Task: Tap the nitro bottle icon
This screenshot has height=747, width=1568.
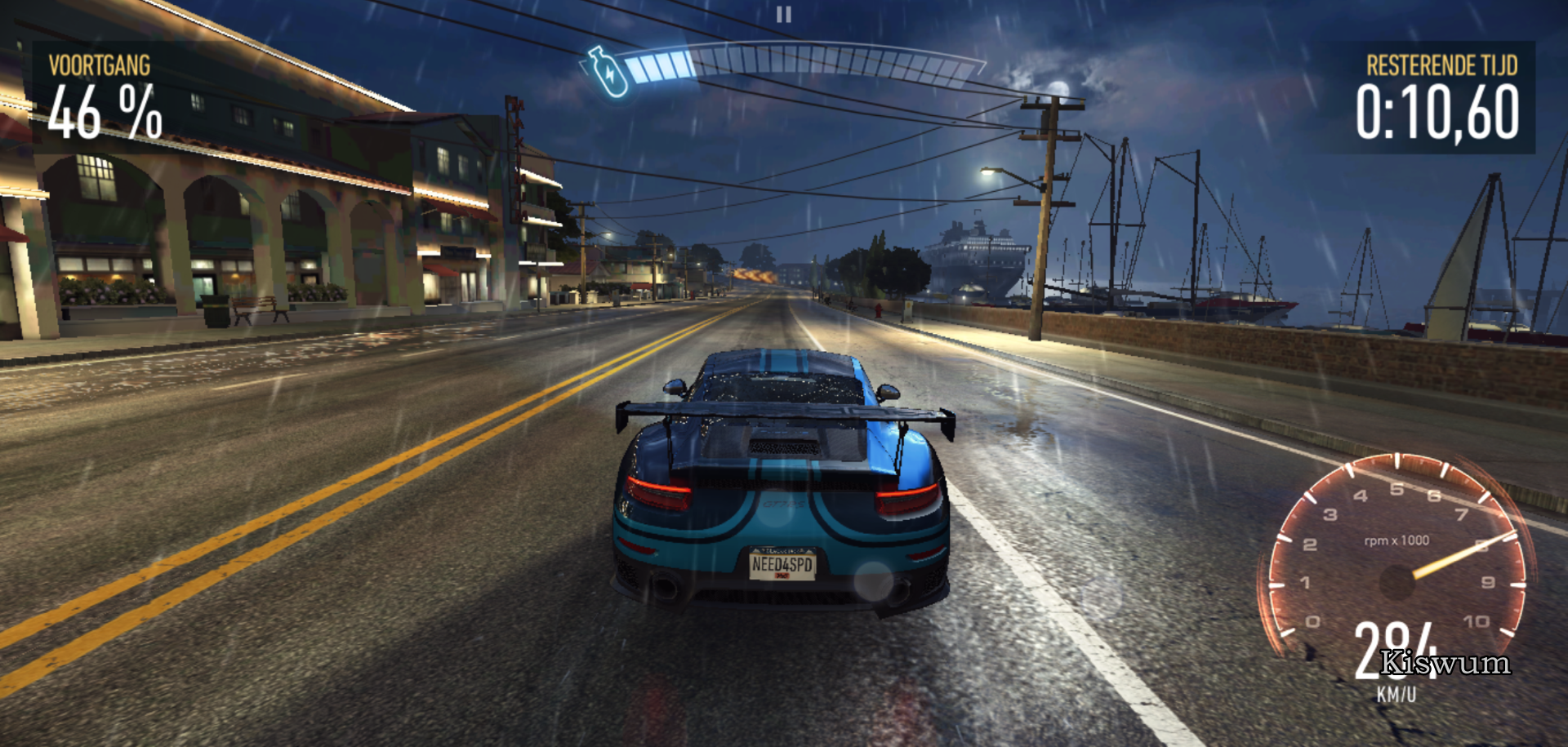Action: (x=608, y=72)
